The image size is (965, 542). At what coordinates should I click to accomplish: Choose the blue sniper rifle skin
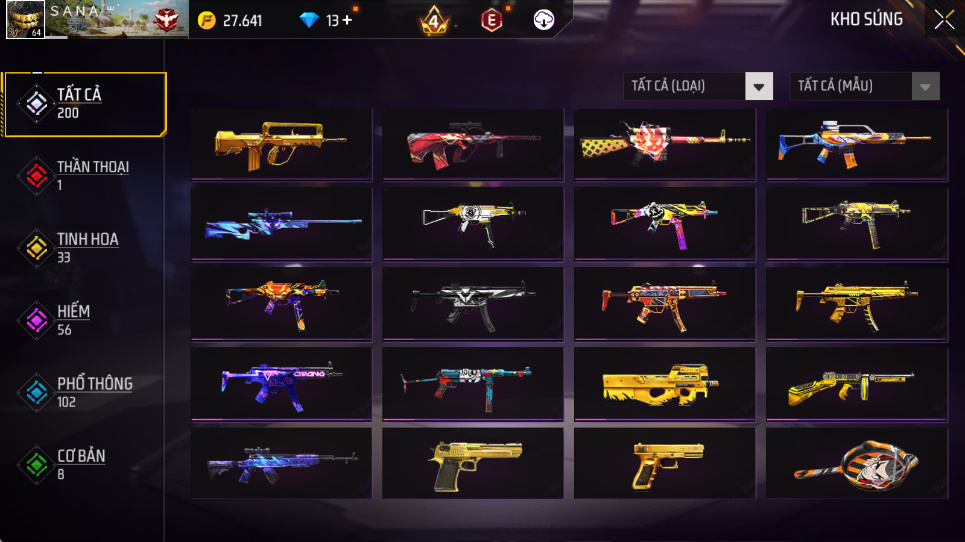pyautogui.click(x=281, y=224)
